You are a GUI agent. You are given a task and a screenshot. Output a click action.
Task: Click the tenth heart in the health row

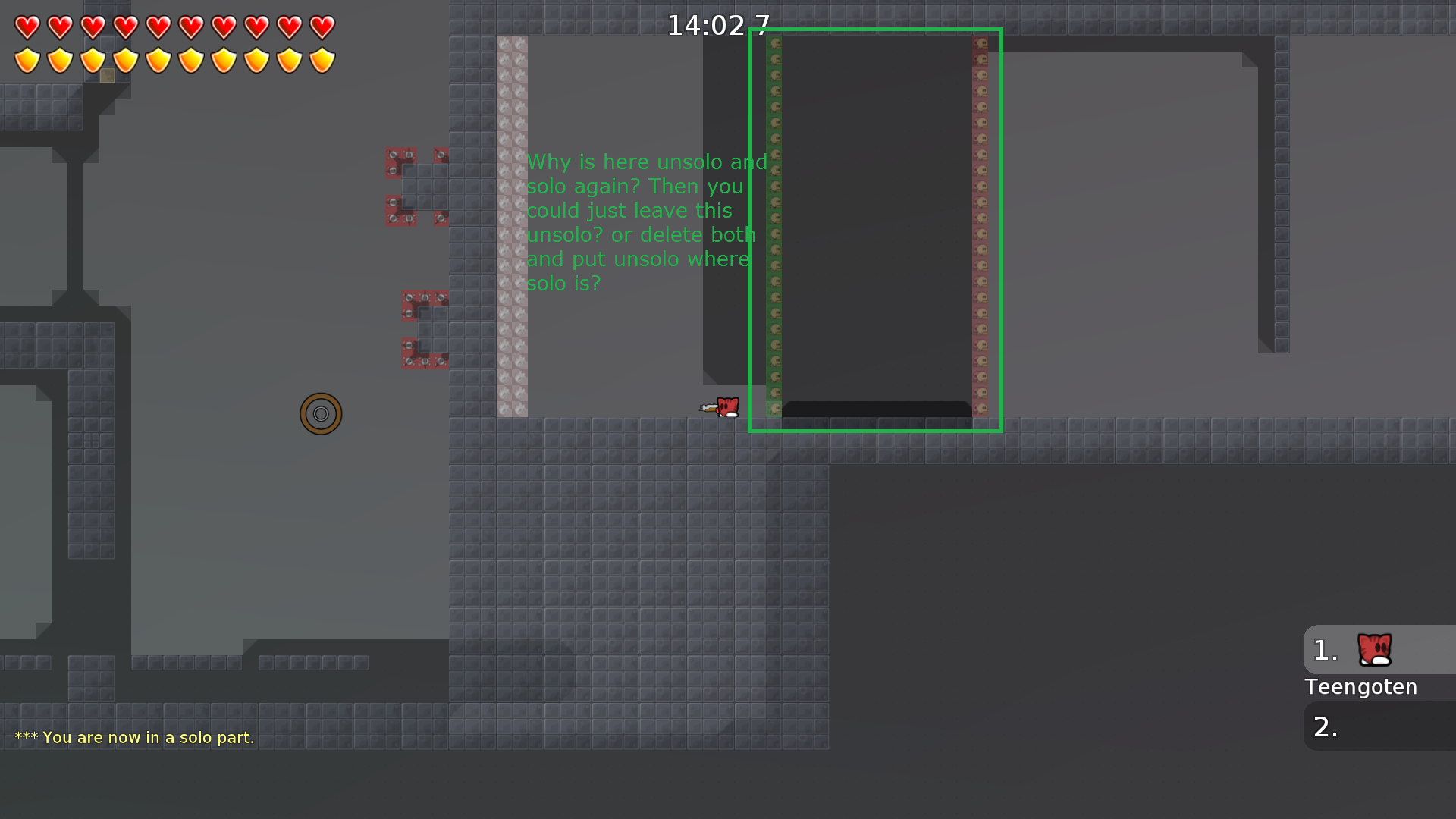[323, 27]
